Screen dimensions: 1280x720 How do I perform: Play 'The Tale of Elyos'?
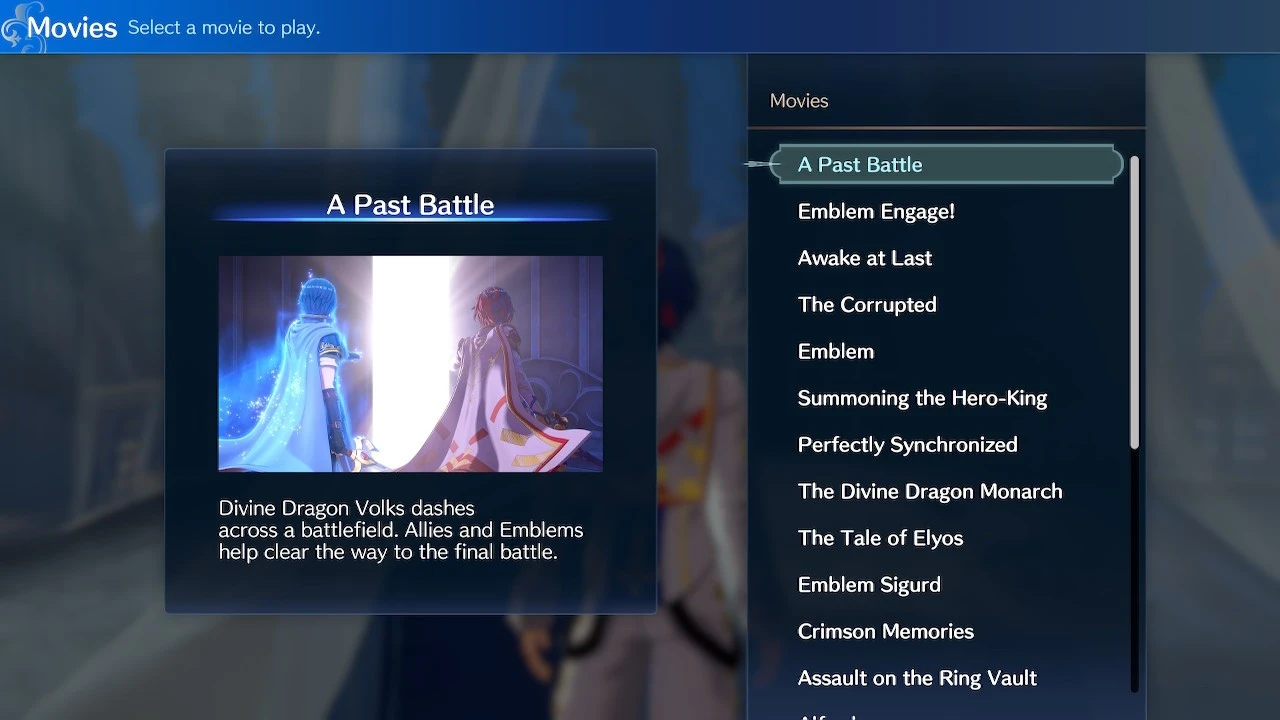coord(880,538)
